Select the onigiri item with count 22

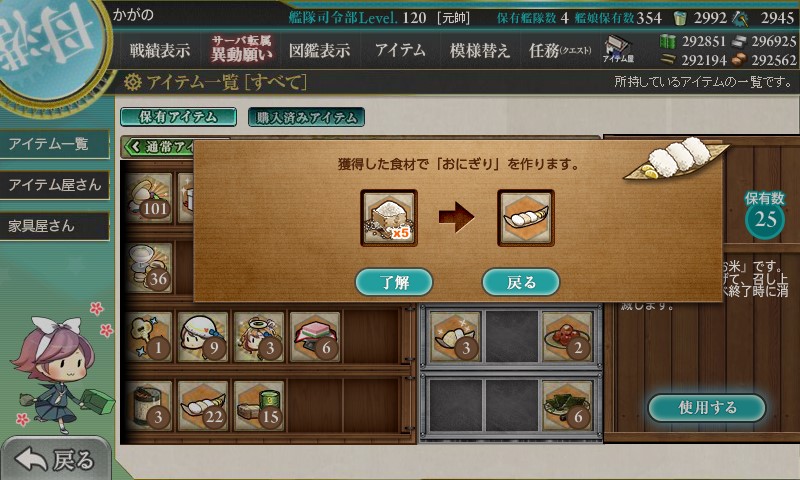[x=204, y=403]
